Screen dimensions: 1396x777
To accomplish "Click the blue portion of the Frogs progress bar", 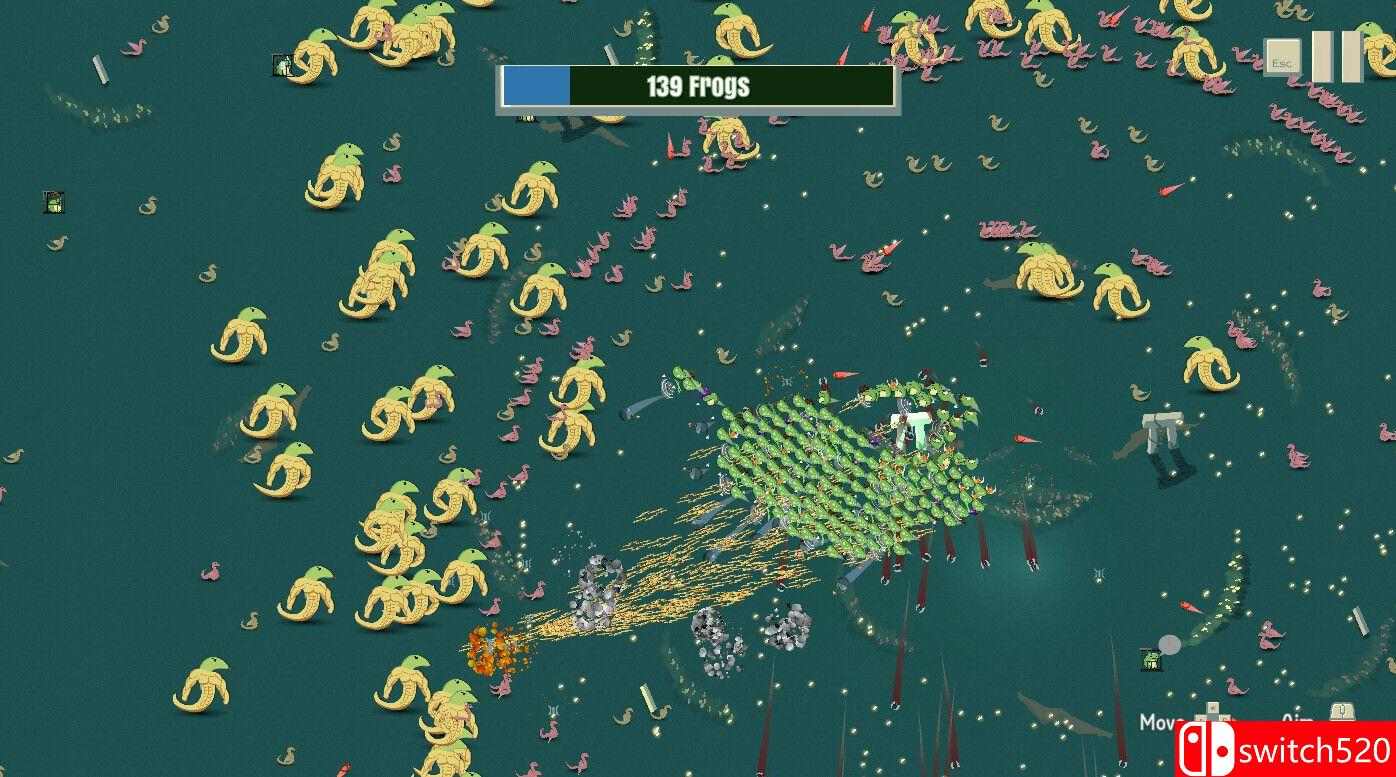I will pyautogui.click(x=538, y=86).
